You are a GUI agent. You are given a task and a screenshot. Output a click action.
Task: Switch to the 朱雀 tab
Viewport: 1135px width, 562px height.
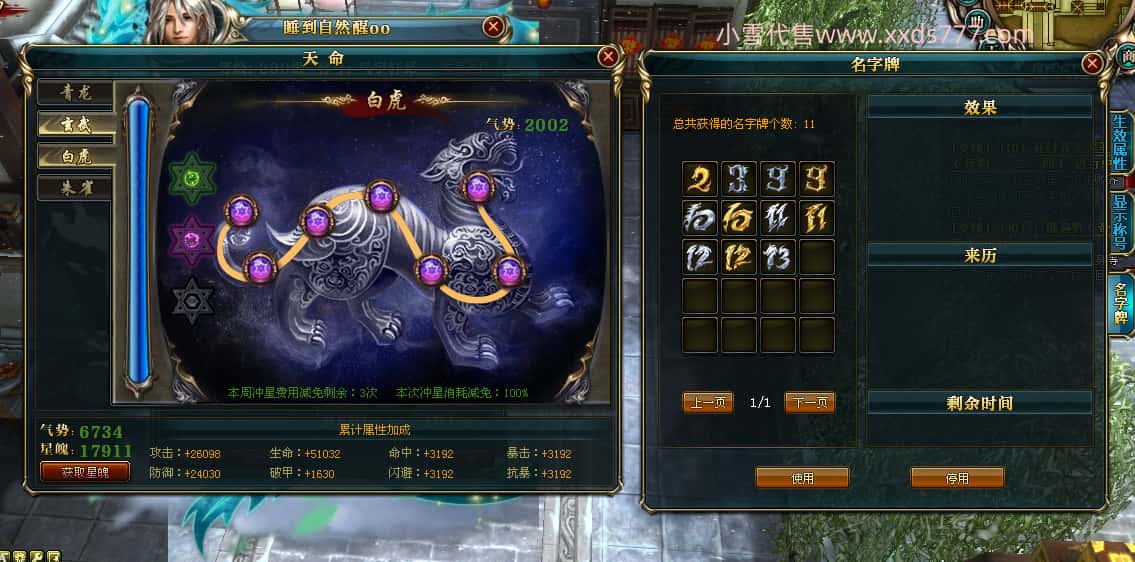tap(76, 187)
